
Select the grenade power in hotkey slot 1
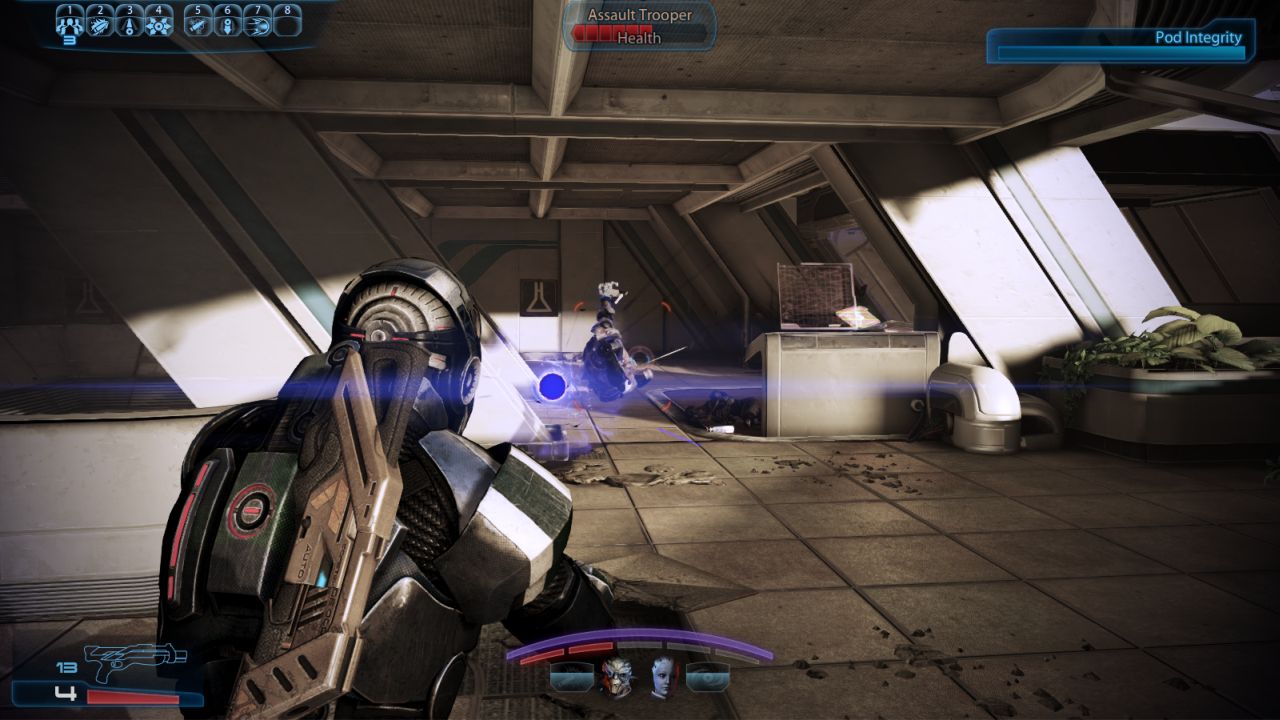point(70,23)
